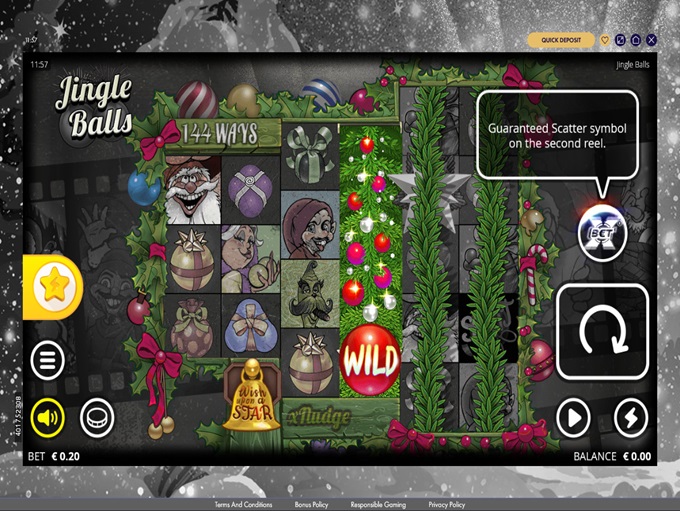Open the Terms And Conditions link
This screenshot has height=511, width=680.
point(243,505)
